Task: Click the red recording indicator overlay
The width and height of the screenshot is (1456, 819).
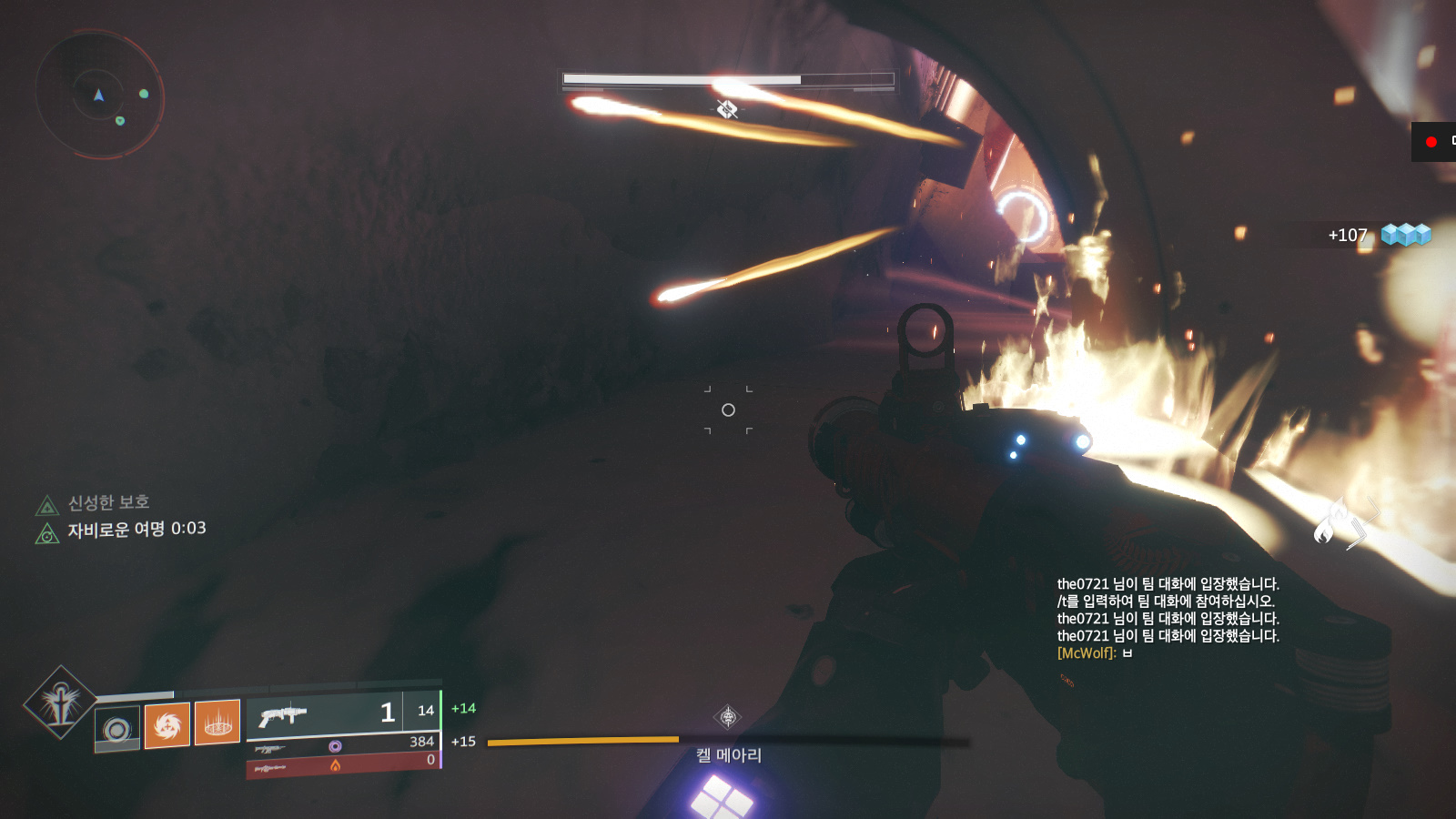Action: pos(1431,142)
